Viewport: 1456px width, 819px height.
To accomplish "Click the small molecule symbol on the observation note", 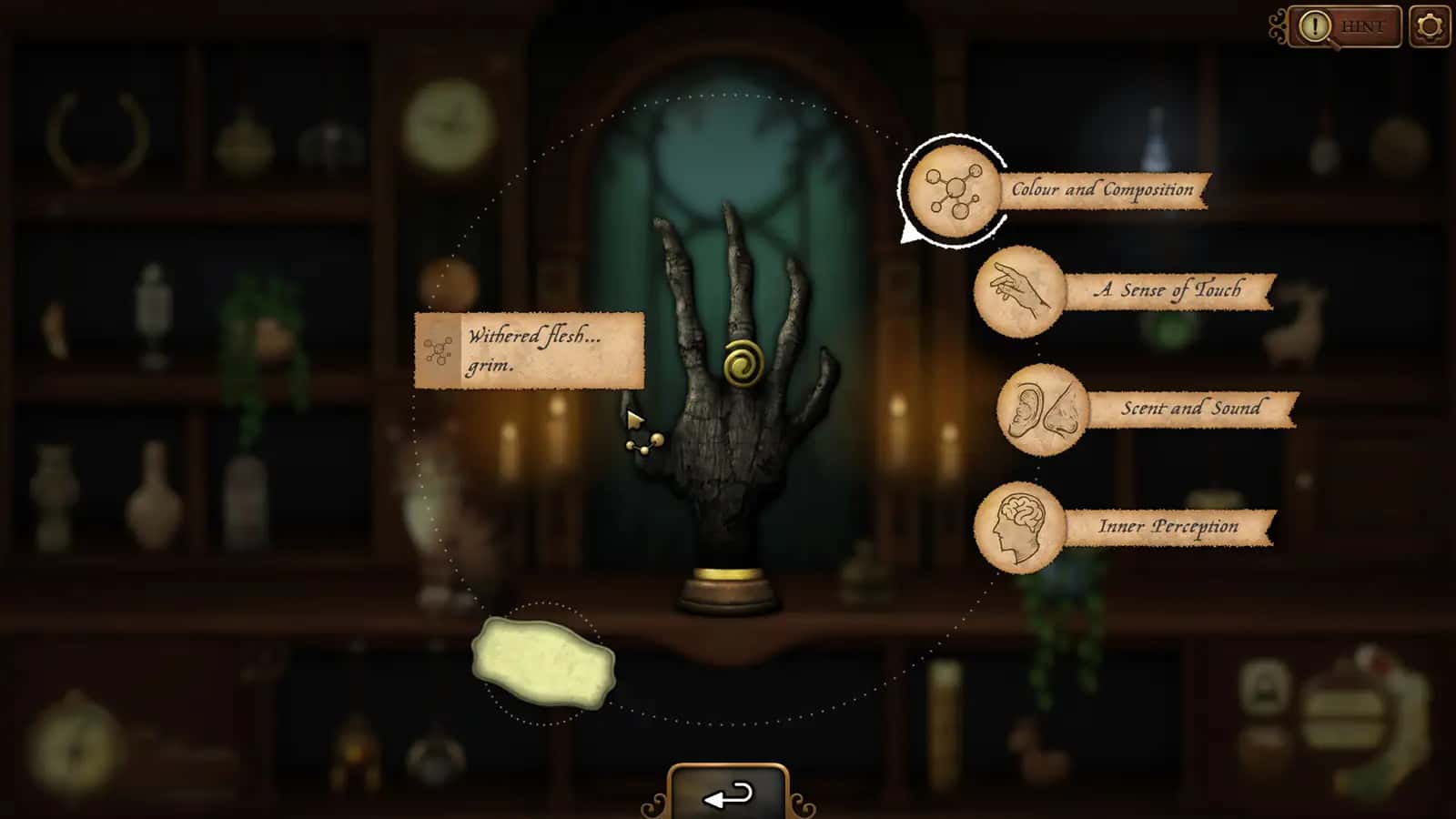I will tap(438, 350).
